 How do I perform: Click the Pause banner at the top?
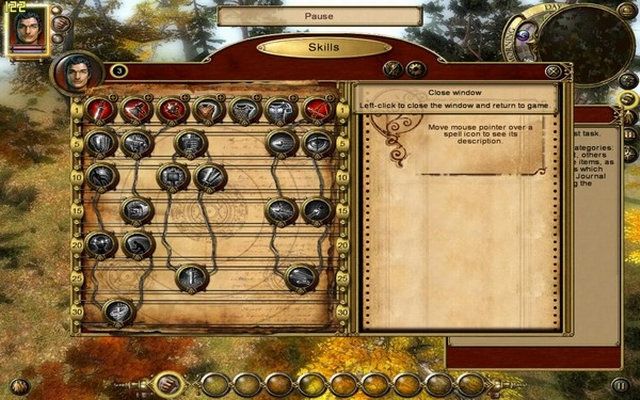[x=319, y=17]
